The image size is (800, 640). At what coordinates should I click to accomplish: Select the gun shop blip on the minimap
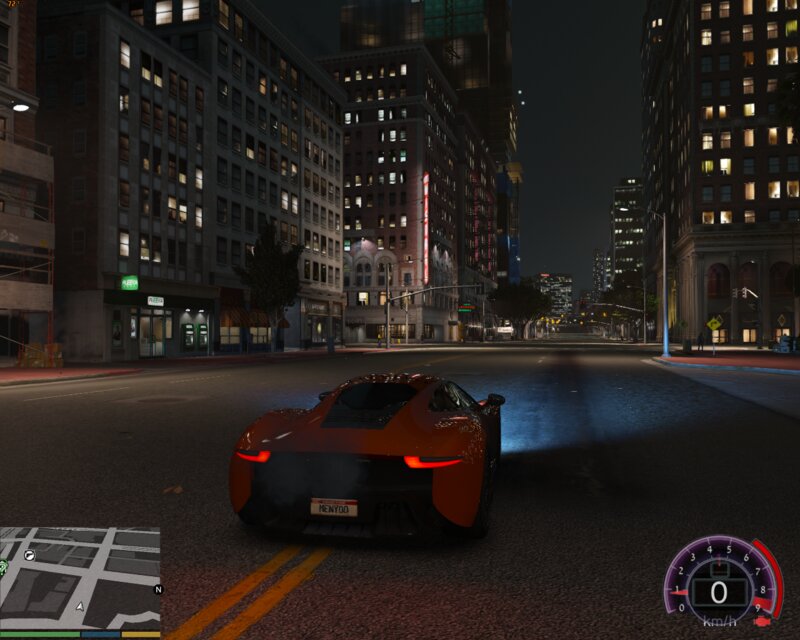[30, 553]
